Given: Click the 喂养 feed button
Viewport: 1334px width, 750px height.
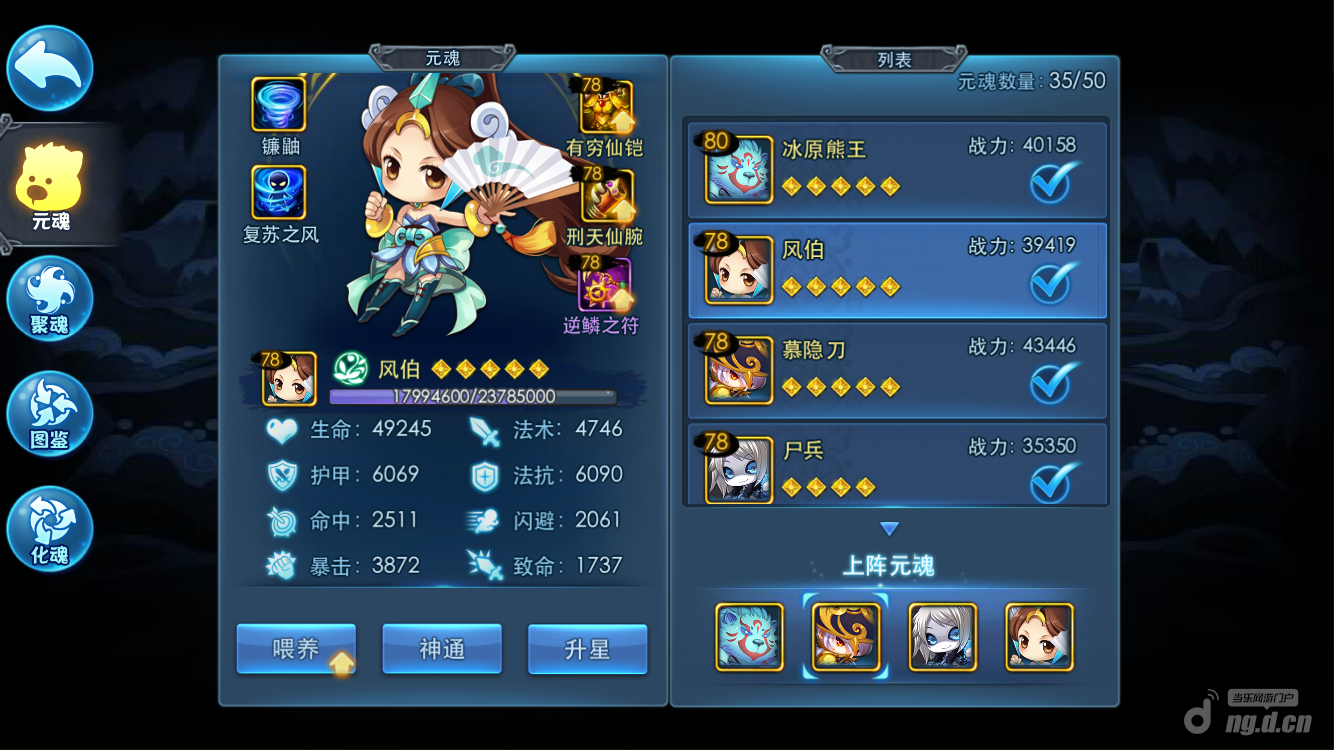Looking at the screenshot, I should click(x=296, y=649).
